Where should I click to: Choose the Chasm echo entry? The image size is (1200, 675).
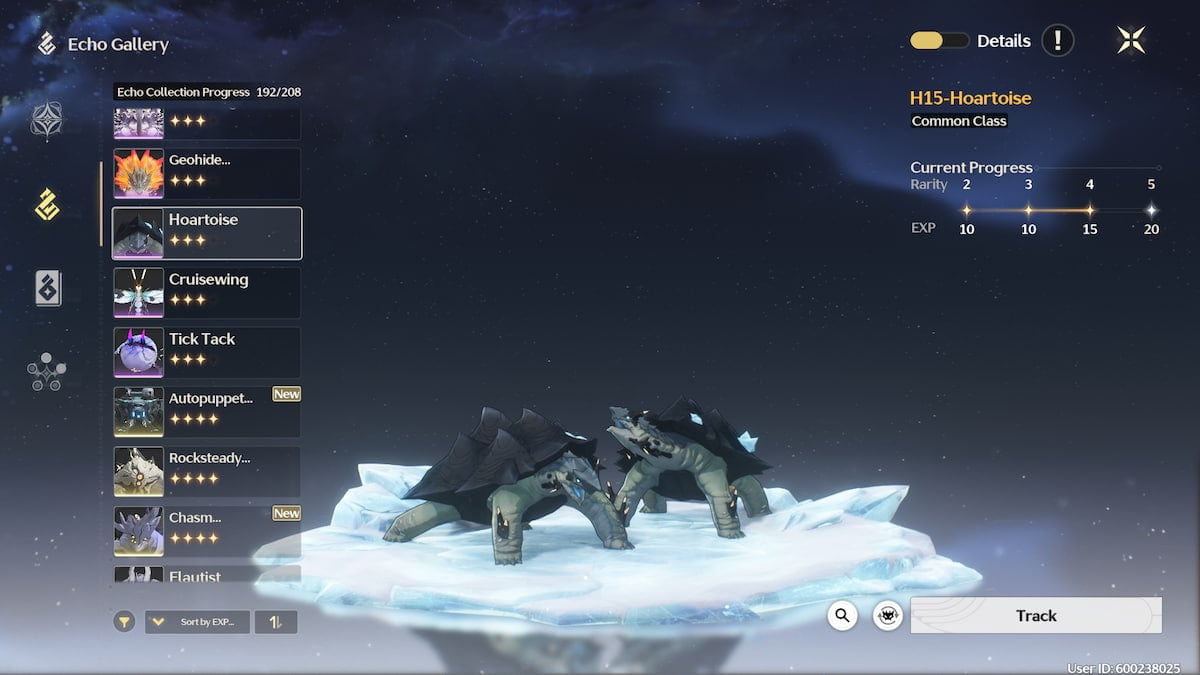pos(207,531)
